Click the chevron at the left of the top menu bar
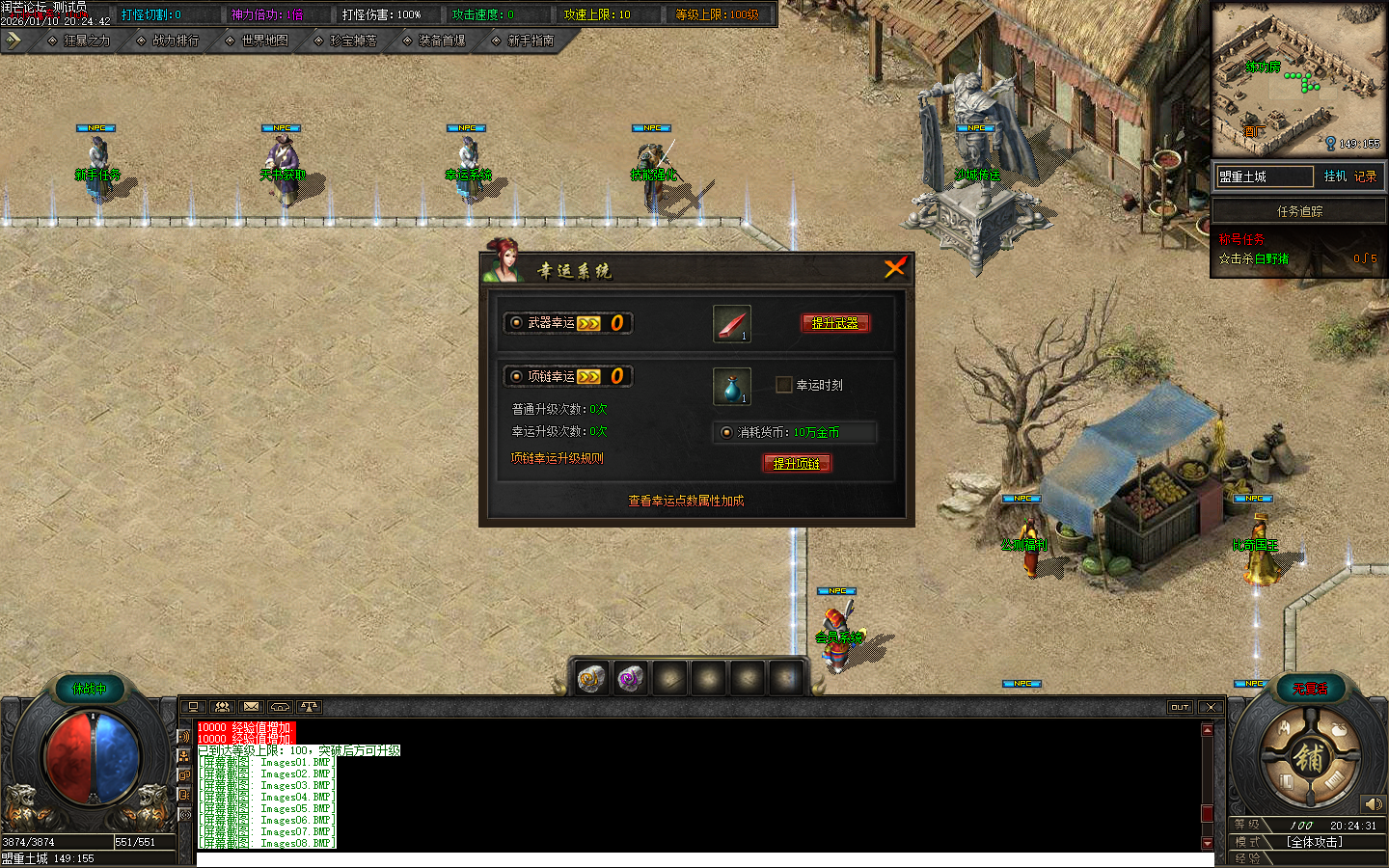 13,41
